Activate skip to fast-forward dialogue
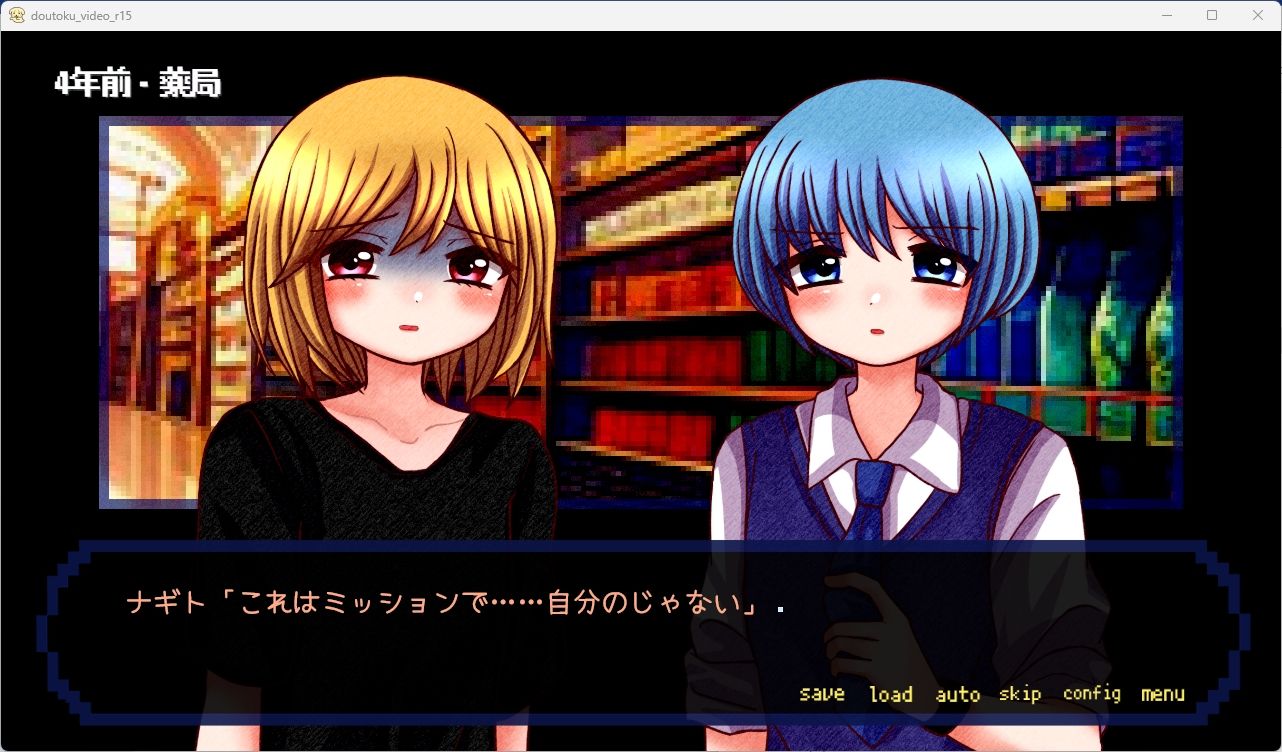Screen dimensions: 1282x752 (x=1020, y=693)
